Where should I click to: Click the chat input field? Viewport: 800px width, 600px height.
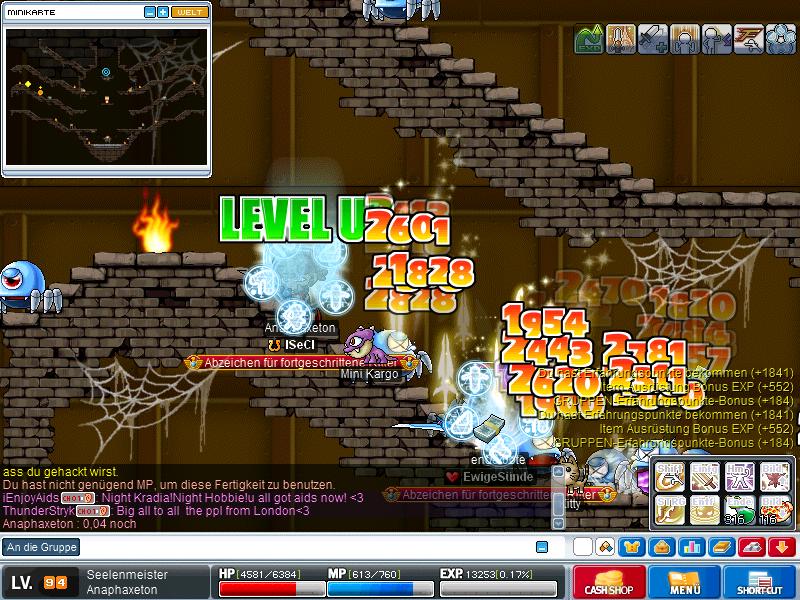click(x=300, y=547)
